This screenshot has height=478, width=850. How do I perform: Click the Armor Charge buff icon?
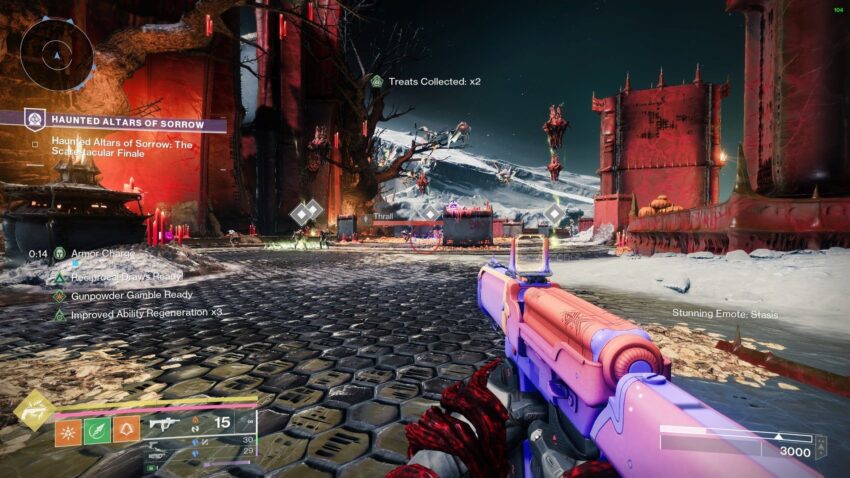[x=60, y=254]
